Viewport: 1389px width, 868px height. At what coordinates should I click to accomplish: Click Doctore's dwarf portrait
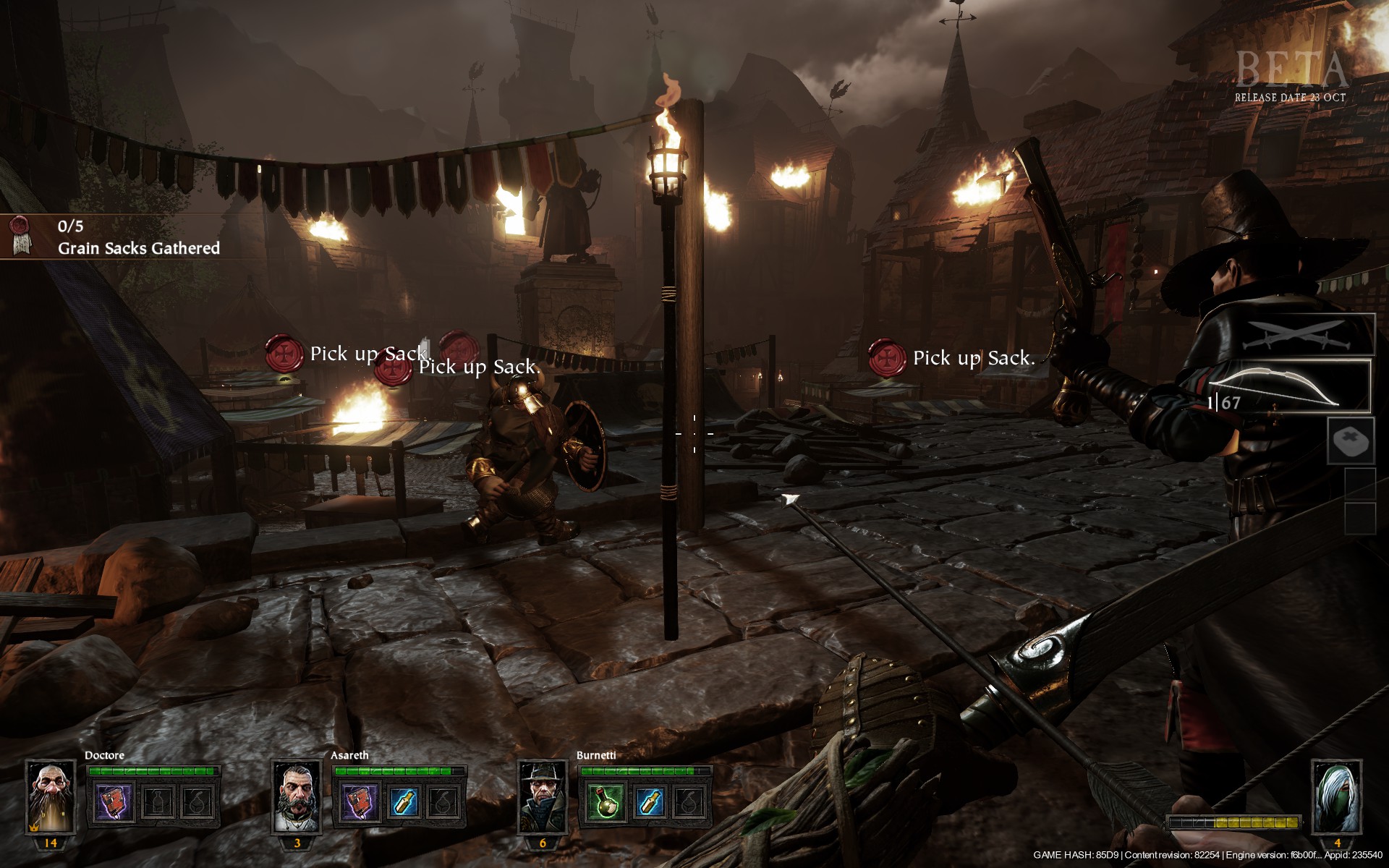coord(51,797)
